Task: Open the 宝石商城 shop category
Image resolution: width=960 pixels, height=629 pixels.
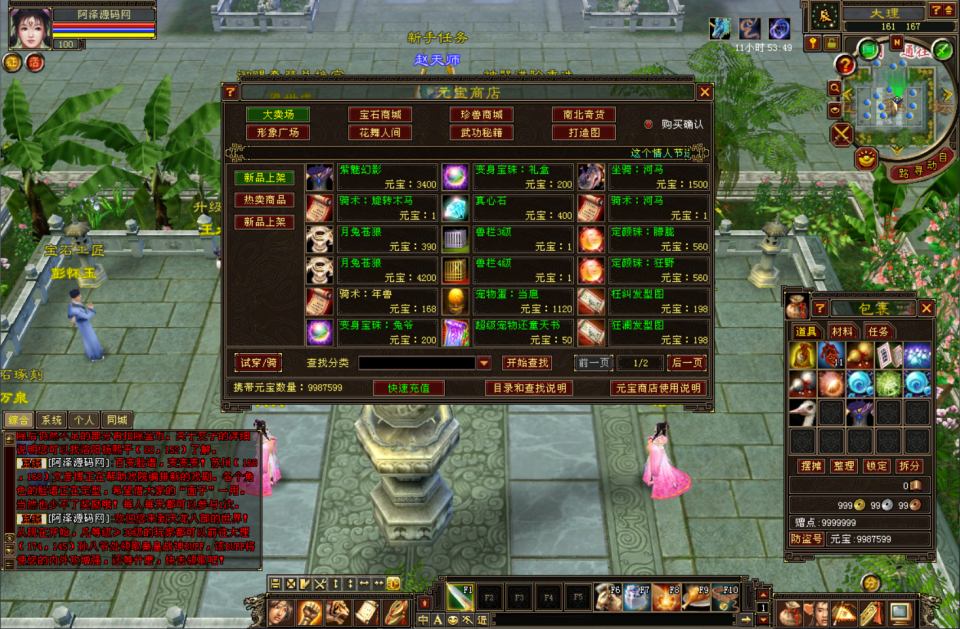Action: [x=379, y=115]
